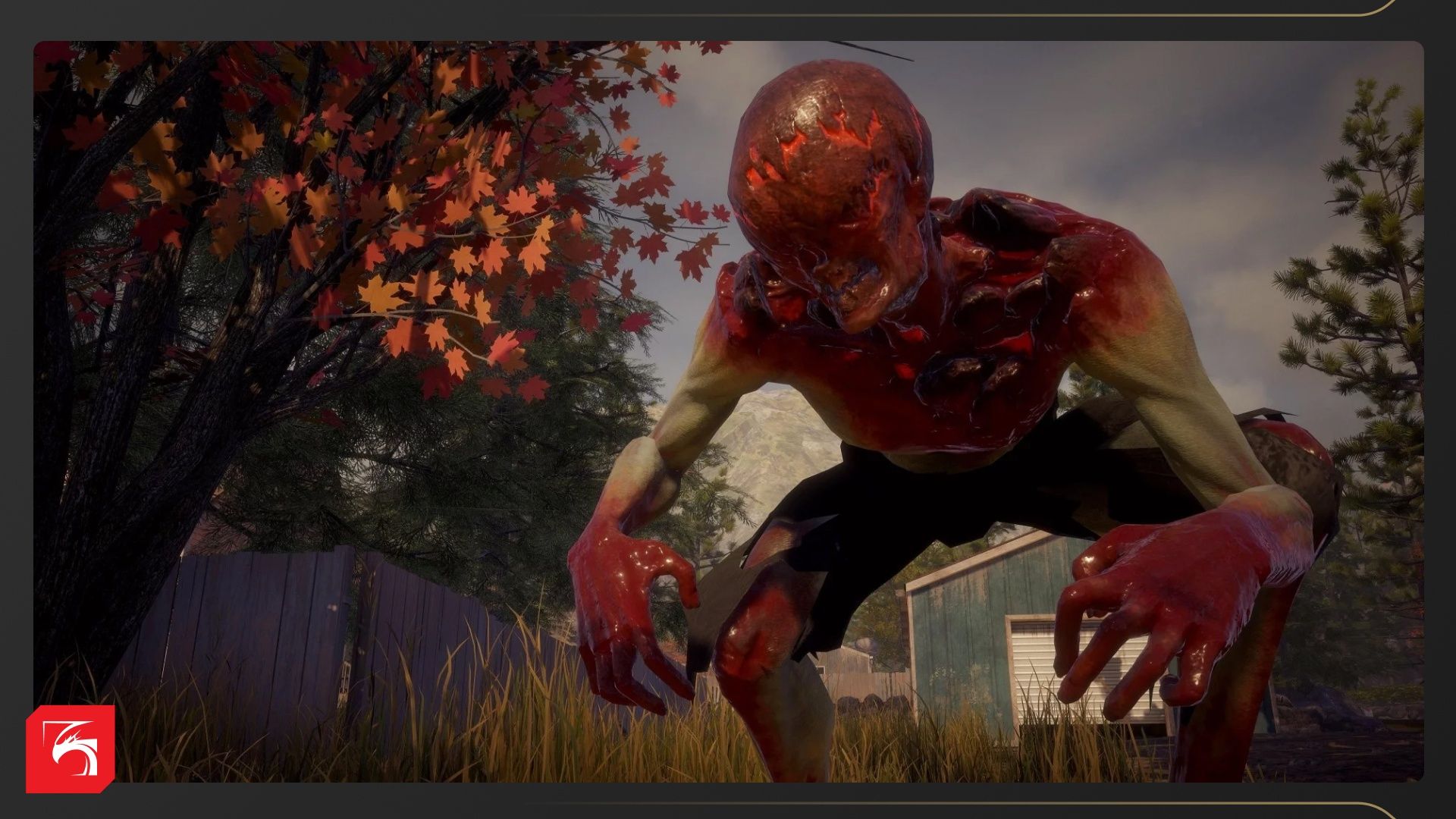Click the red dragon logo badge

[70, 748]
